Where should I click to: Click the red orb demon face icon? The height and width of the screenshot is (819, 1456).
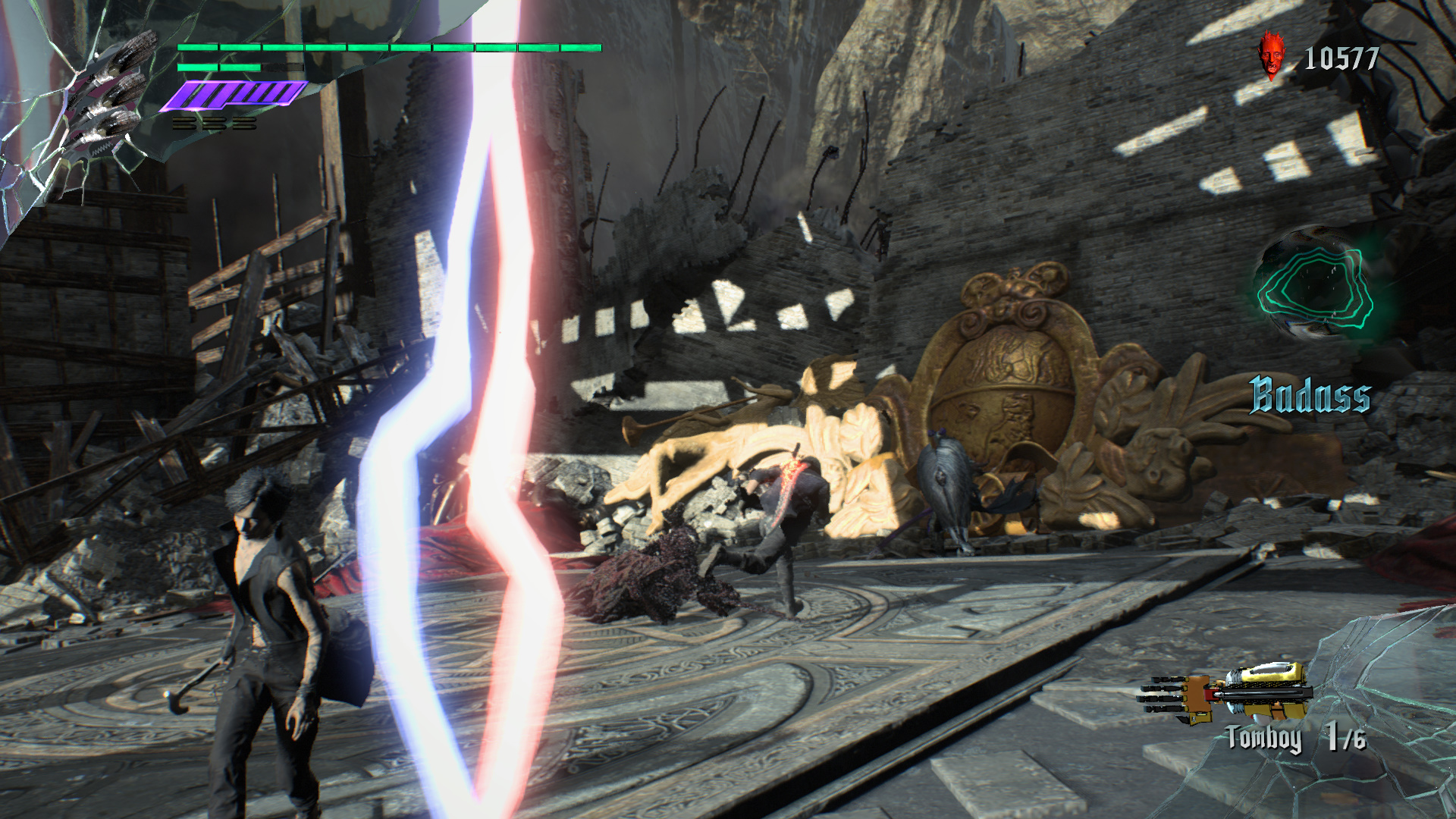click(1273, 55)
